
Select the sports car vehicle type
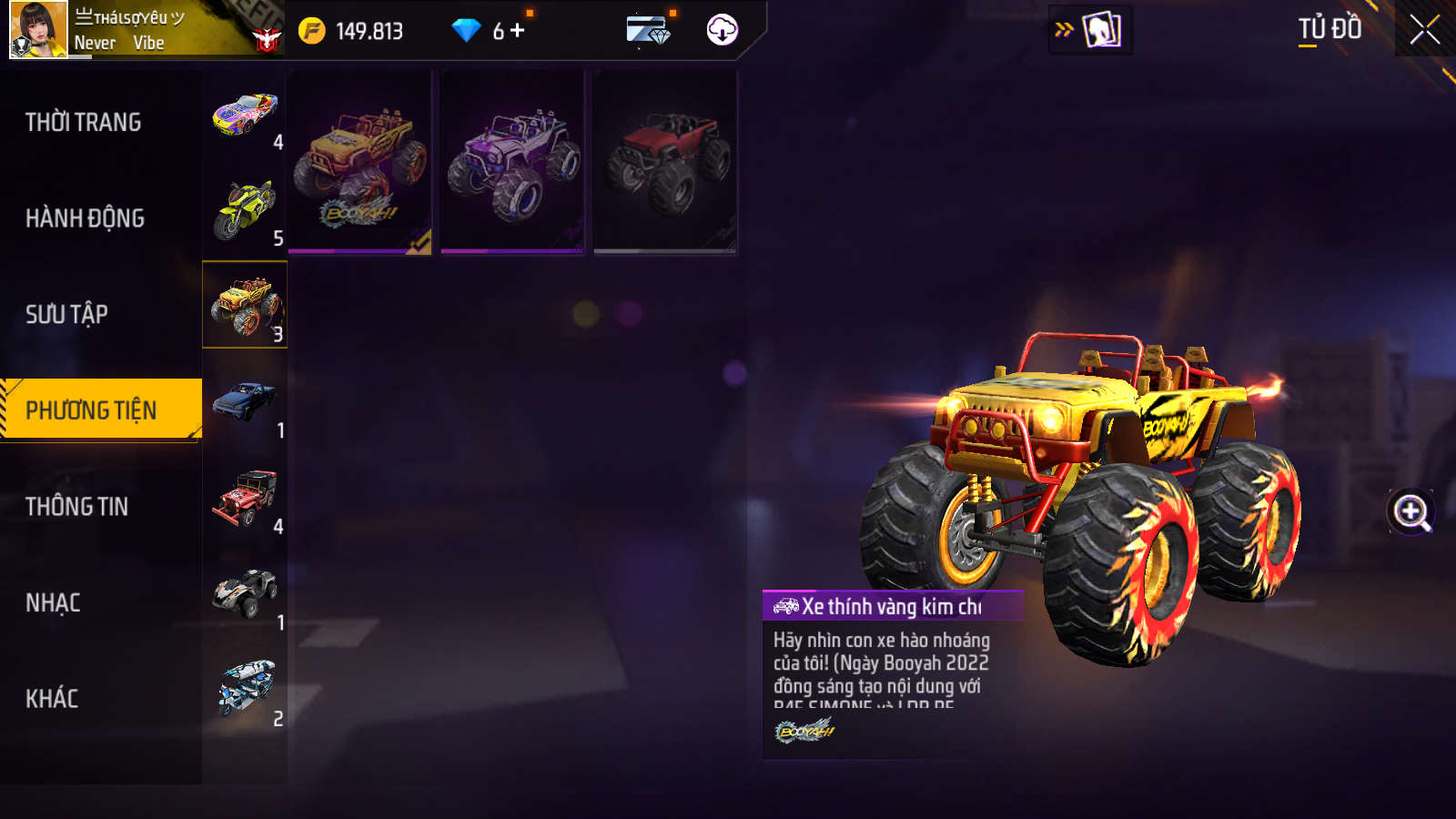point(245,116)
